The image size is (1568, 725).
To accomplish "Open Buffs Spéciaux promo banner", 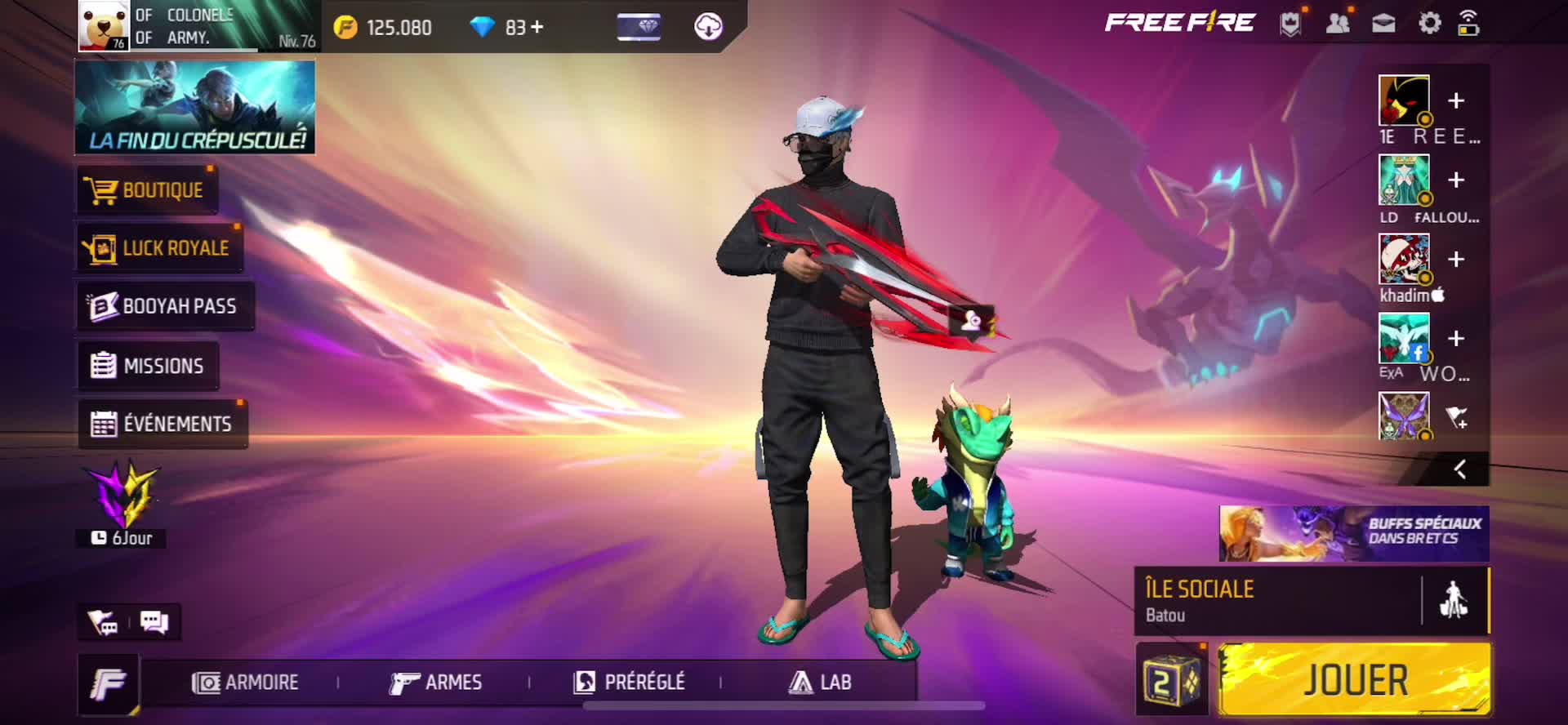I will coord(1353,533).
